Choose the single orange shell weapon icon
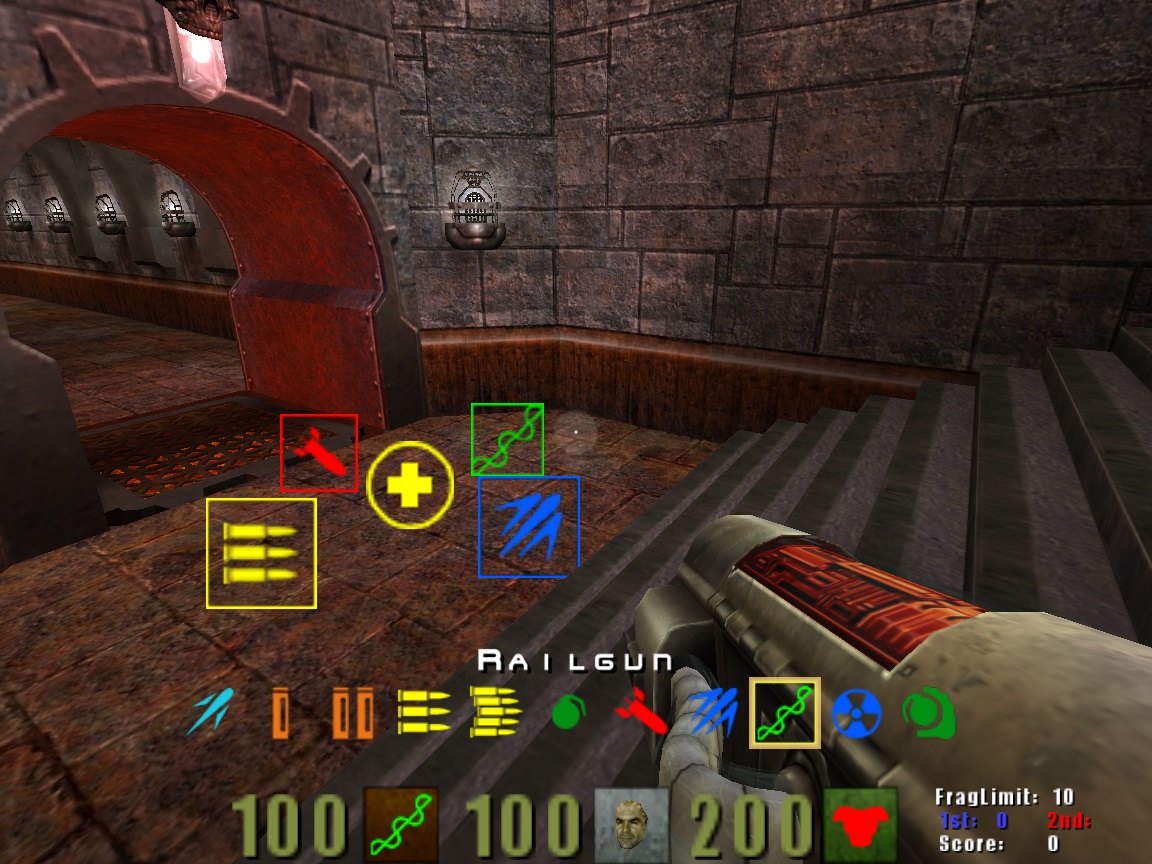This screenshot has height=864, width=1152. (280, 713)
